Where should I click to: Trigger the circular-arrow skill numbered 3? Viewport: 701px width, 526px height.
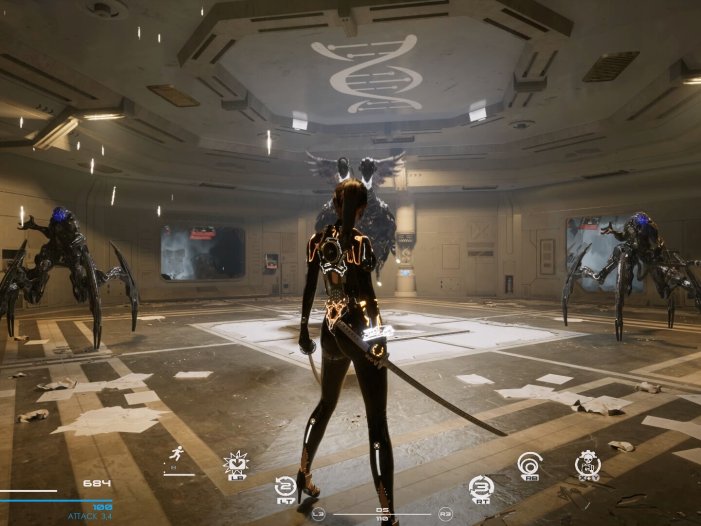pos(481,487)
